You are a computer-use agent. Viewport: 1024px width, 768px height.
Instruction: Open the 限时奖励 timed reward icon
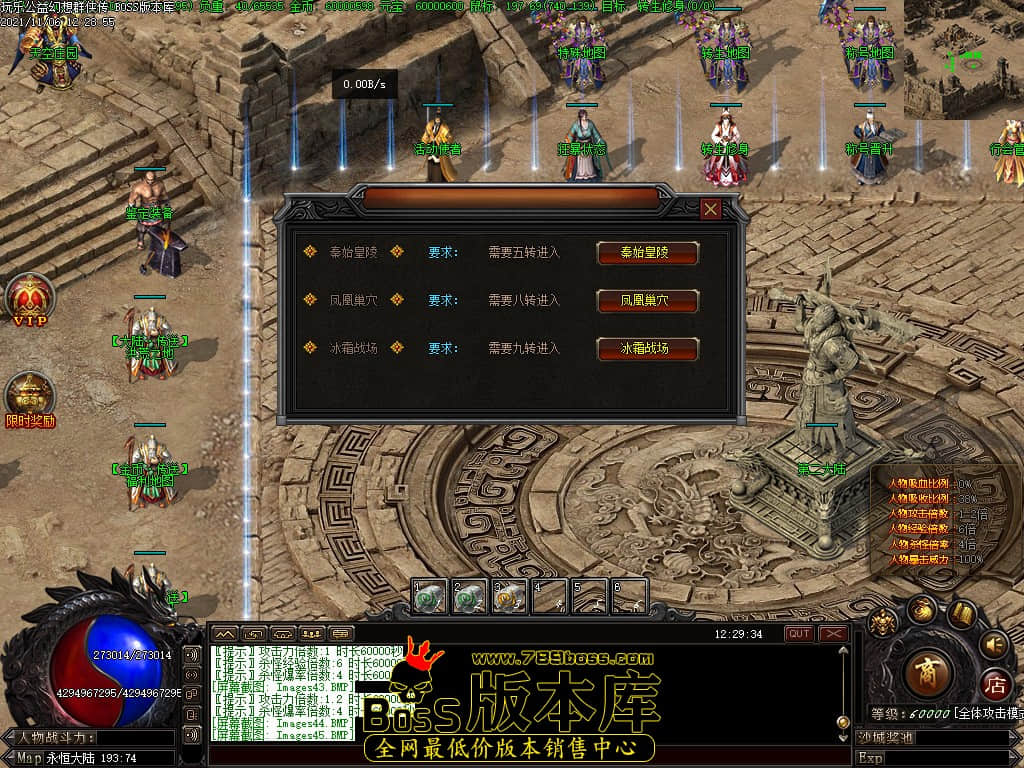point(29,396)
